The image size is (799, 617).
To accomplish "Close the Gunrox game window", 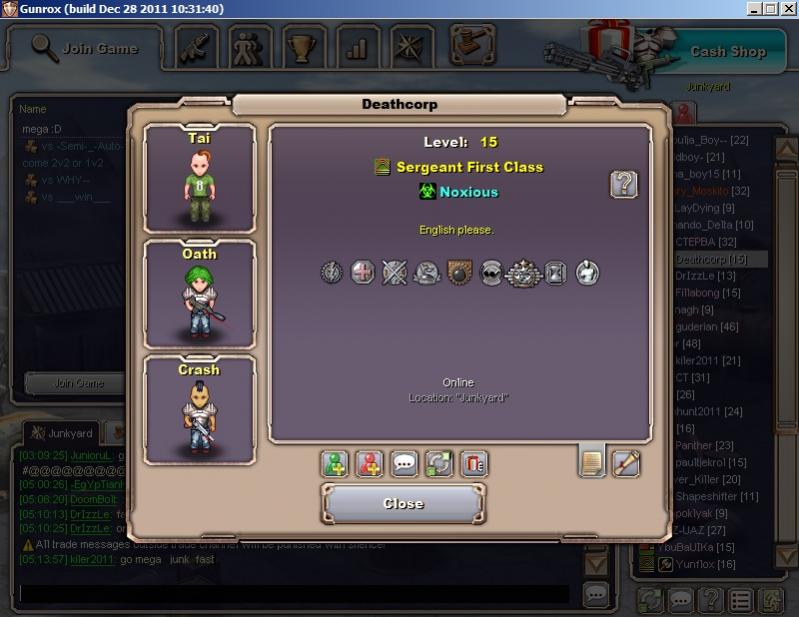I will pyautogui.click(x=787, y=9).
